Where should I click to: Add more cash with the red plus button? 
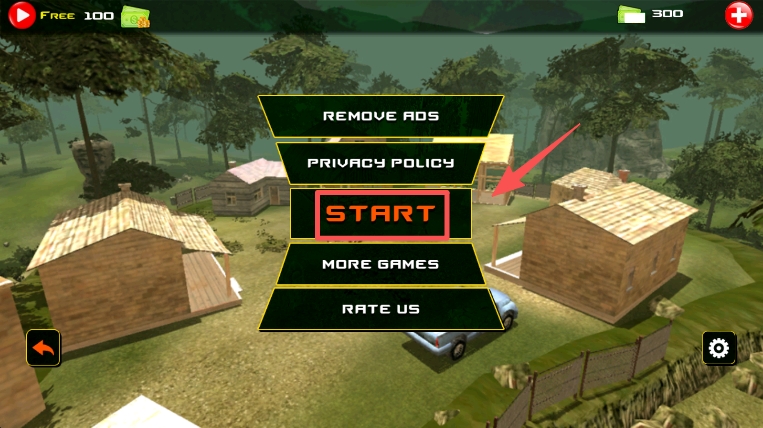738,15
